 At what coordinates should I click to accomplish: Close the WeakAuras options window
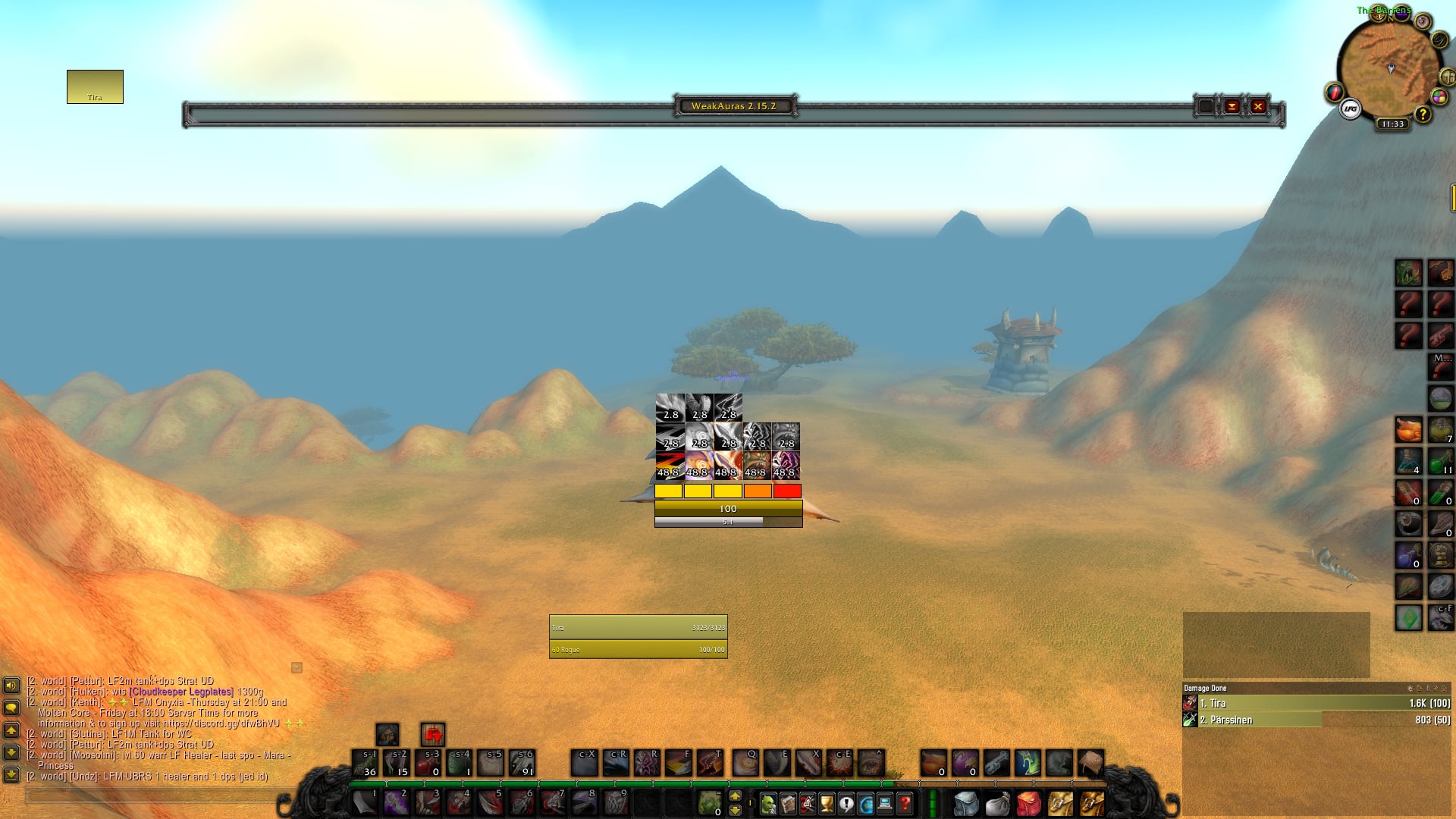click(1258, 106)
